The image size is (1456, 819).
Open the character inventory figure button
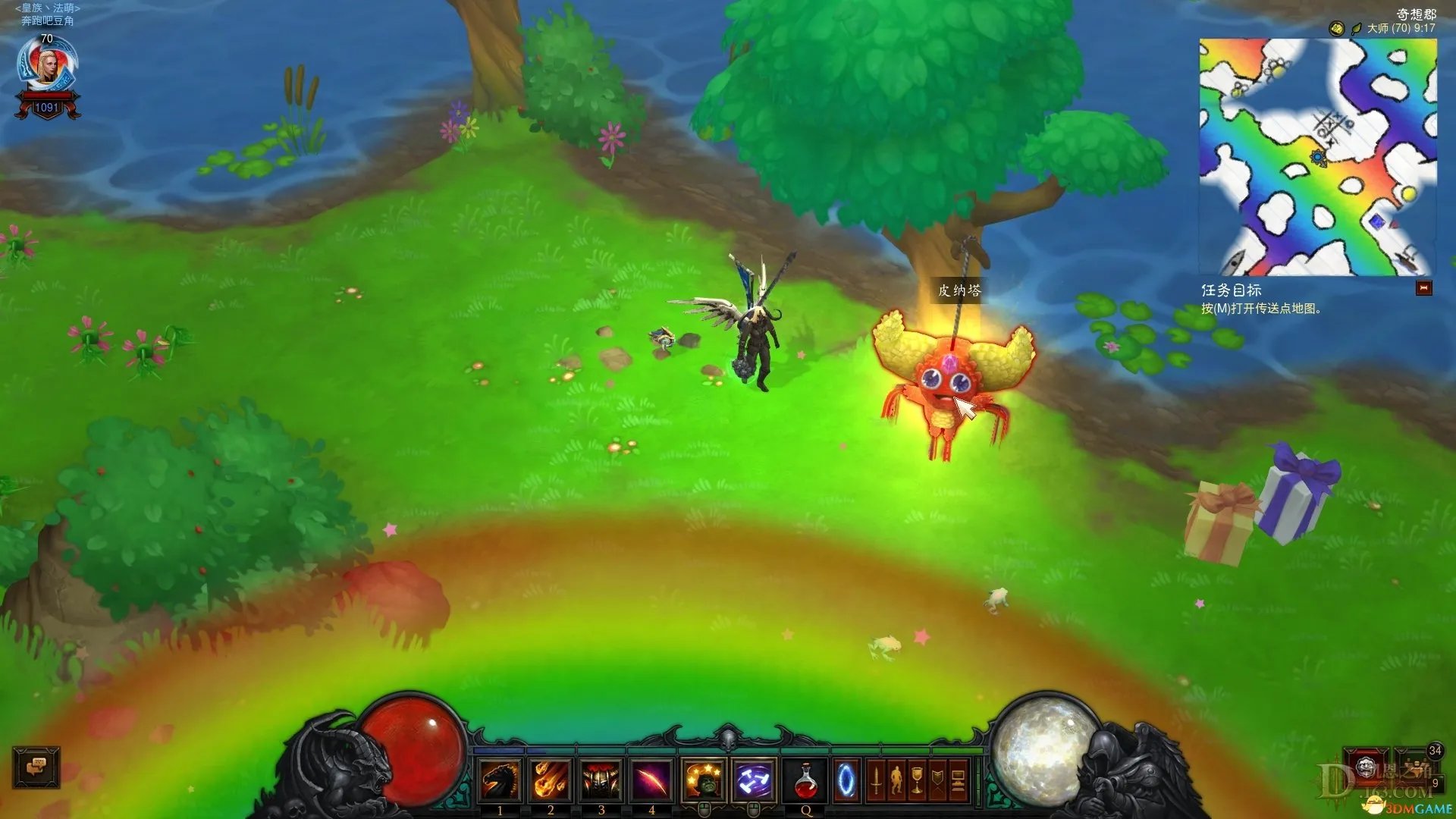tap(896, 780)
